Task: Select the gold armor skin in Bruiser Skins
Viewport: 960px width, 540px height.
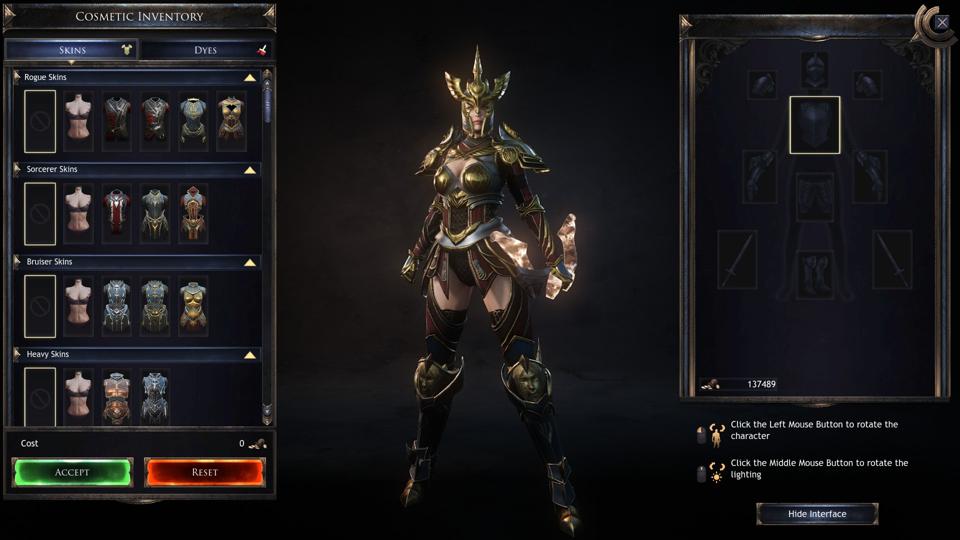Action: tap(193, 307)
